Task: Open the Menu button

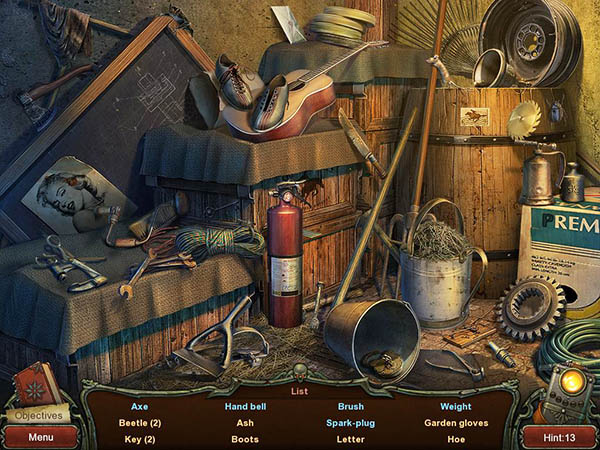Action: coord(41,437)
